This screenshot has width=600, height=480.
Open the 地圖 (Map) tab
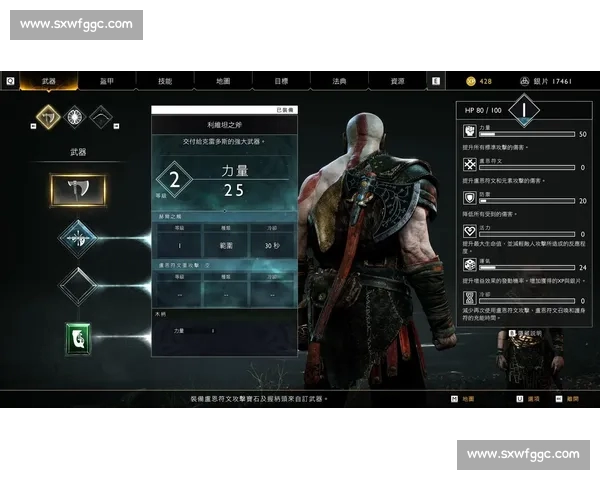(223, 81)
